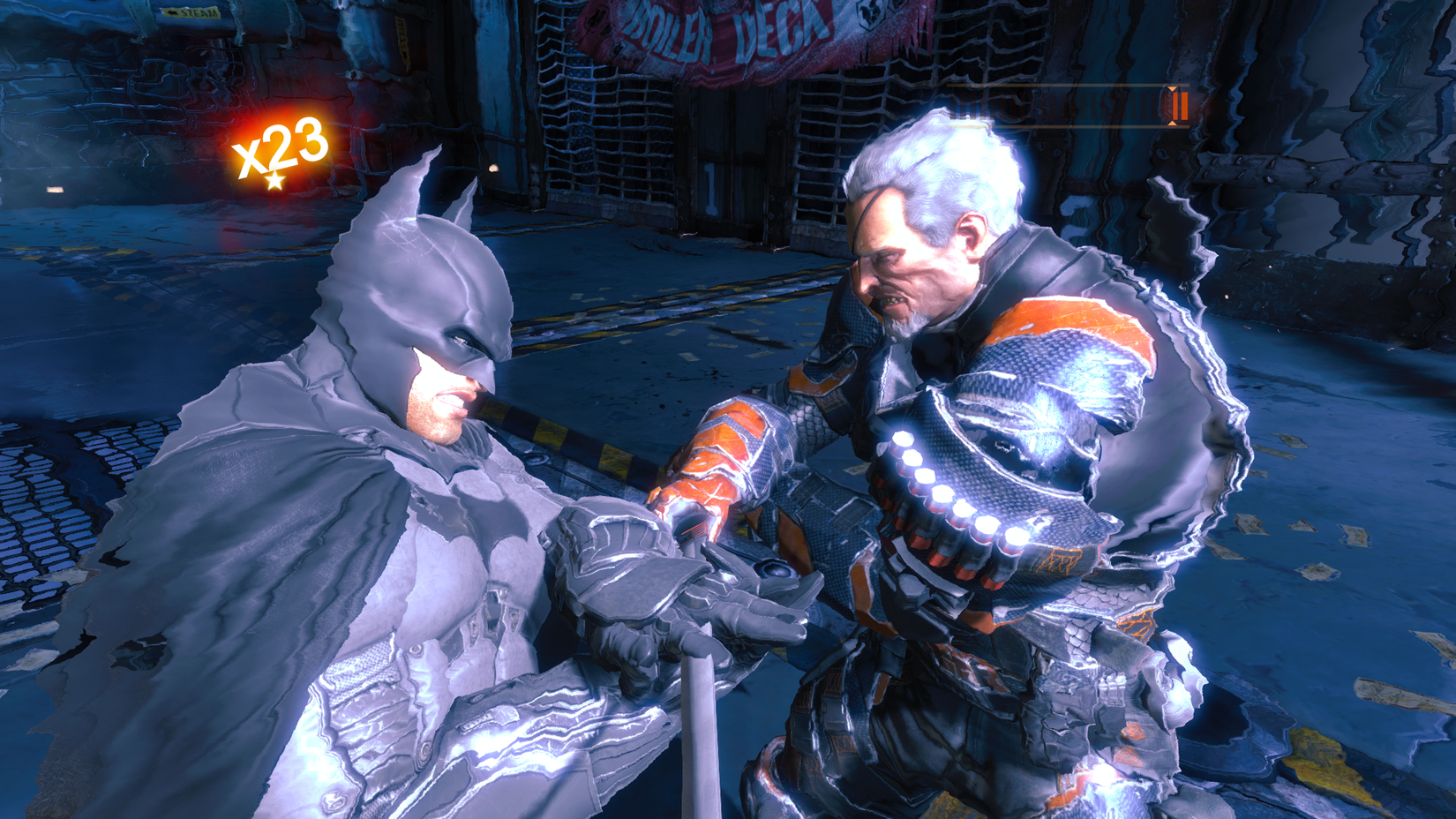Select the star icon under the combo counter
The width and height of the screenshot is (1456, 819).
pyautogui.click(x=274, y=183)
